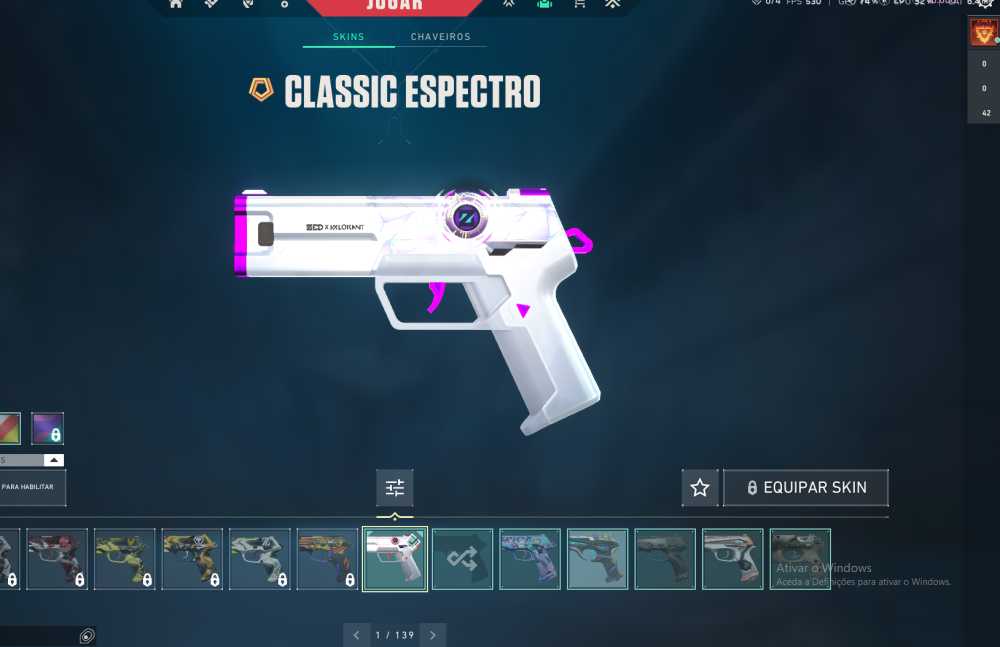Select the shuffle random skin tile
Screen dimensions: 1000x647
tap(462, 559)
